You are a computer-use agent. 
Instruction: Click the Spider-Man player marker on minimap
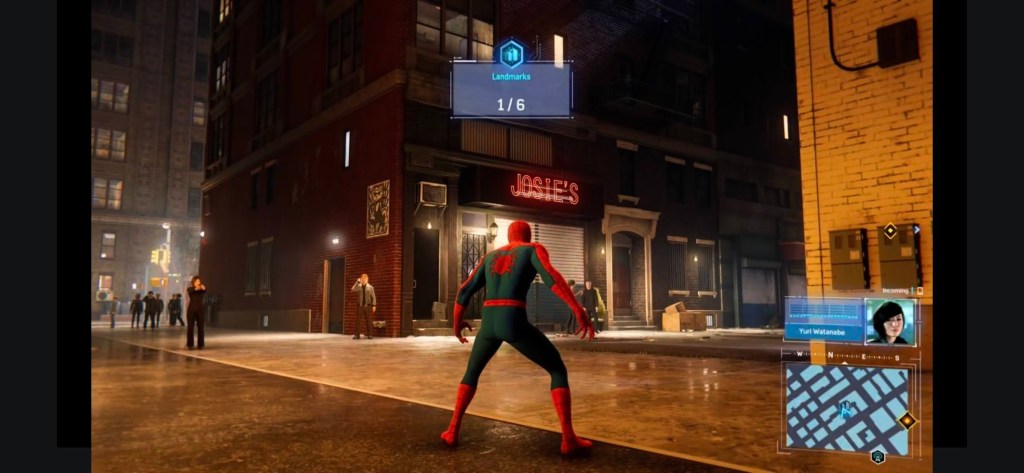pyautogui.click(x=845, y=408)
